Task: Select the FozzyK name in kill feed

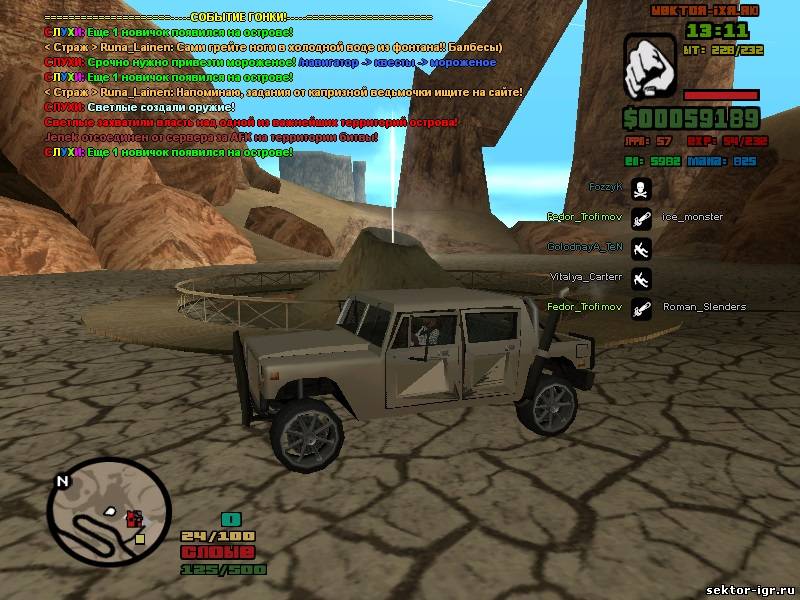Action: click(x=605, y=187)
